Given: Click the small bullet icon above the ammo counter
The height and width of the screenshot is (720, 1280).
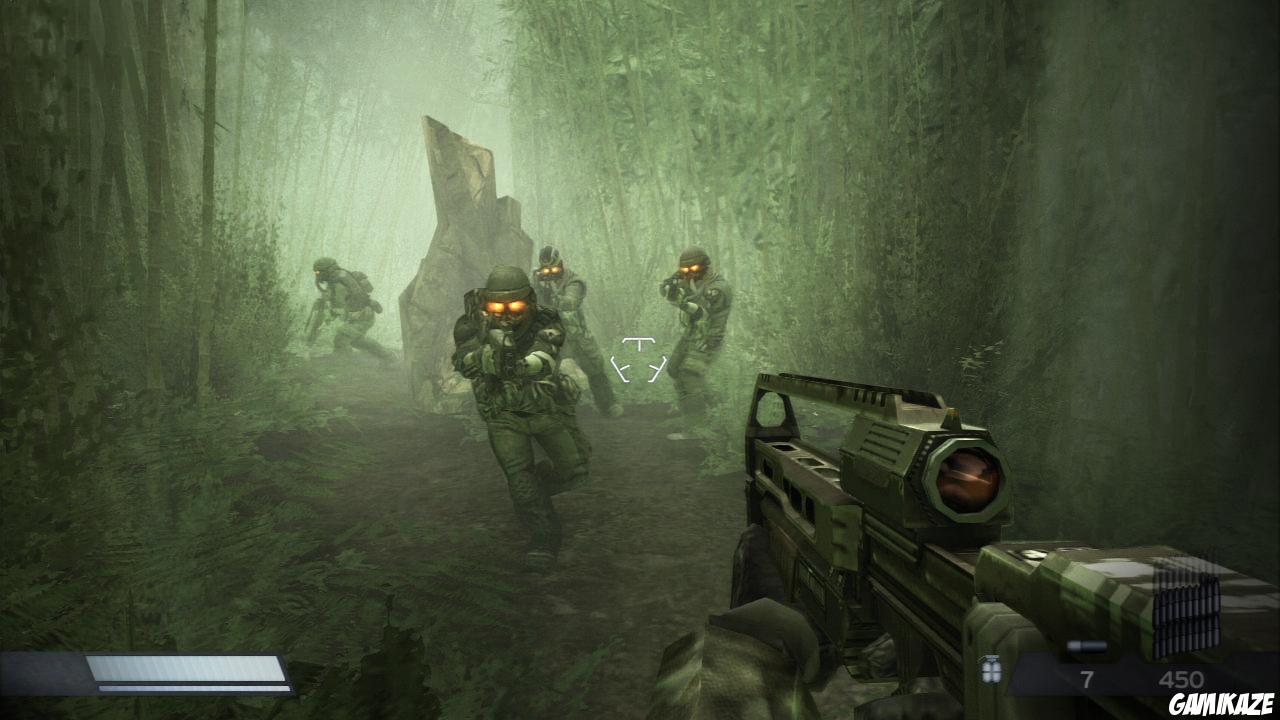Looking at the screenshot, I should coord(1087,646).
